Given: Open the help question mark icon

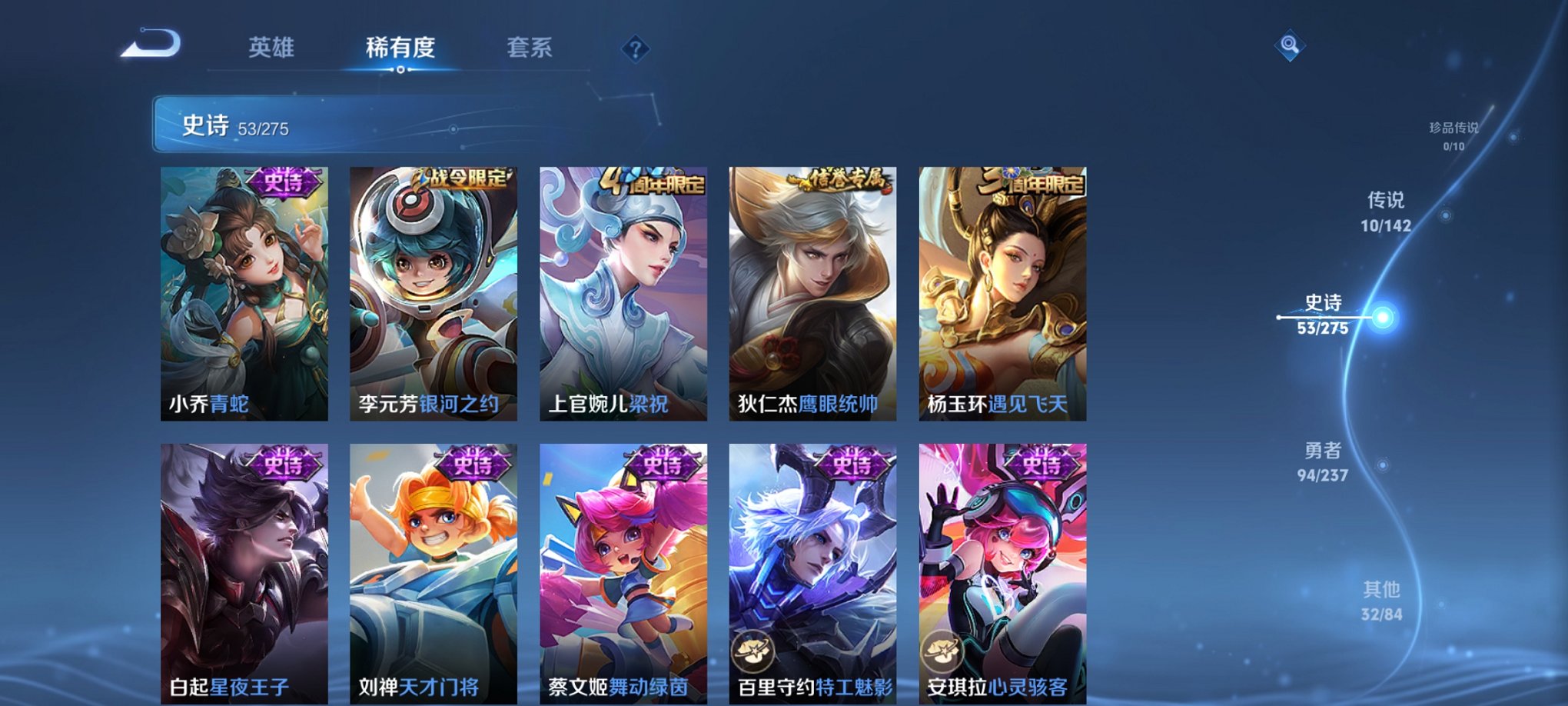Looking at the screenshot, I should point(633,49).
